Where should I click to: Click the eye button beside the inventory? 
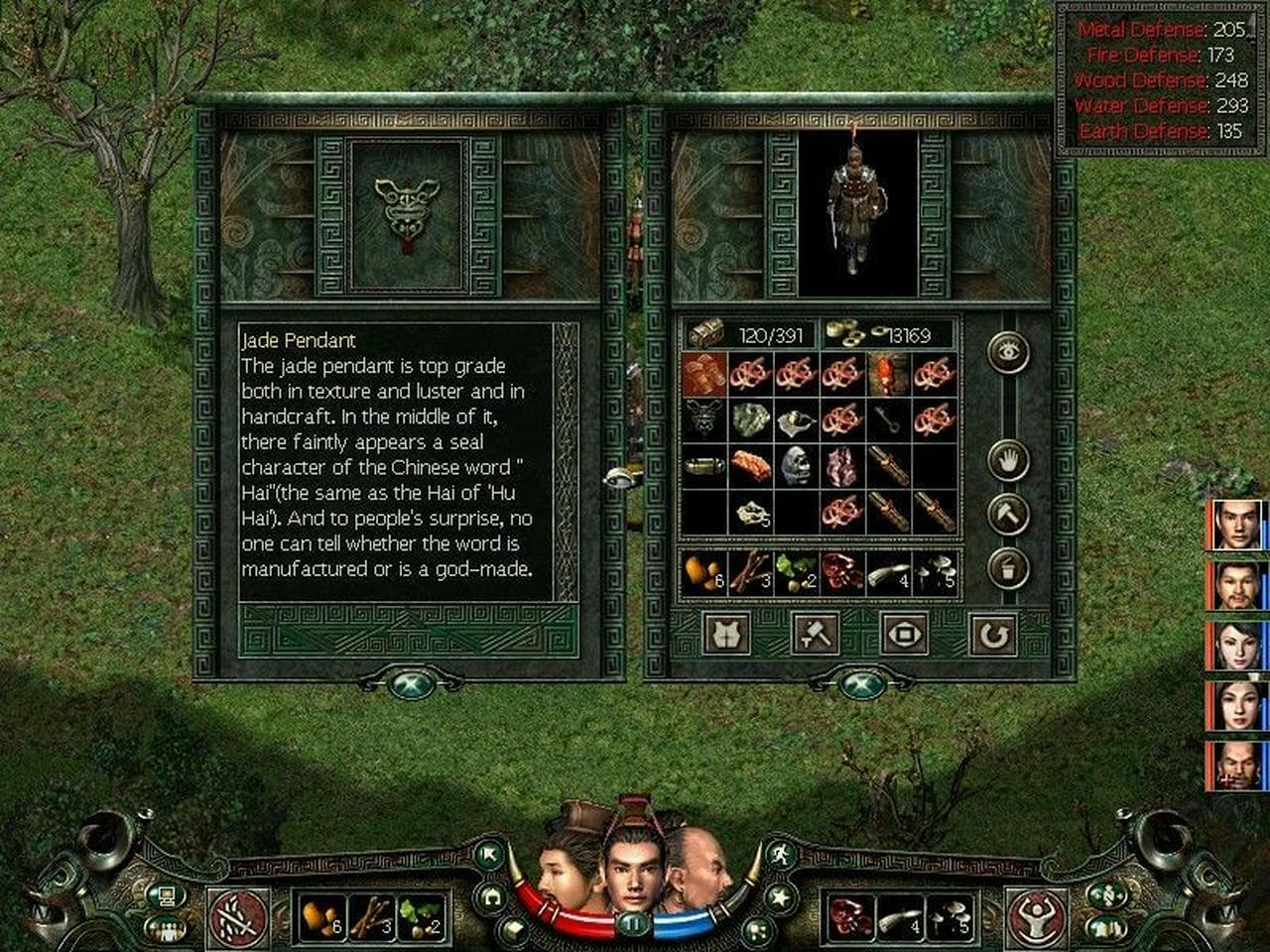tap(1008, 352)
